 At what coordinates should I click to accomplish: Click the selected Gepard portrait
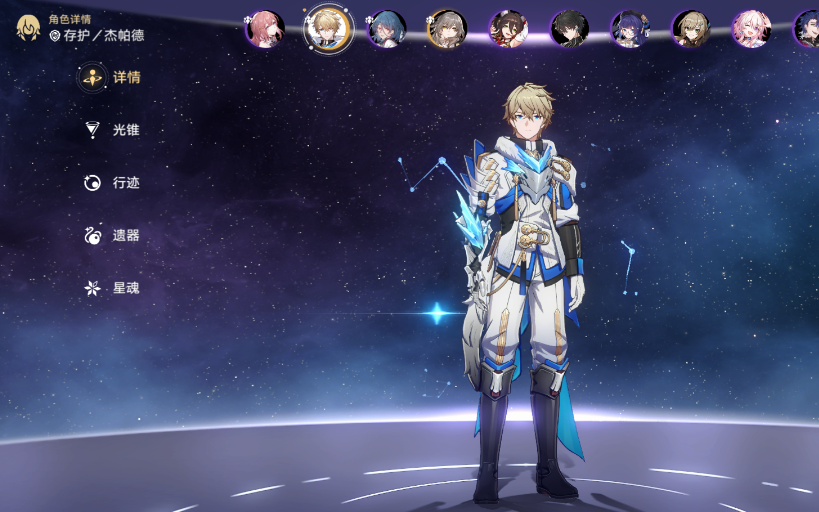coord(328,28)
